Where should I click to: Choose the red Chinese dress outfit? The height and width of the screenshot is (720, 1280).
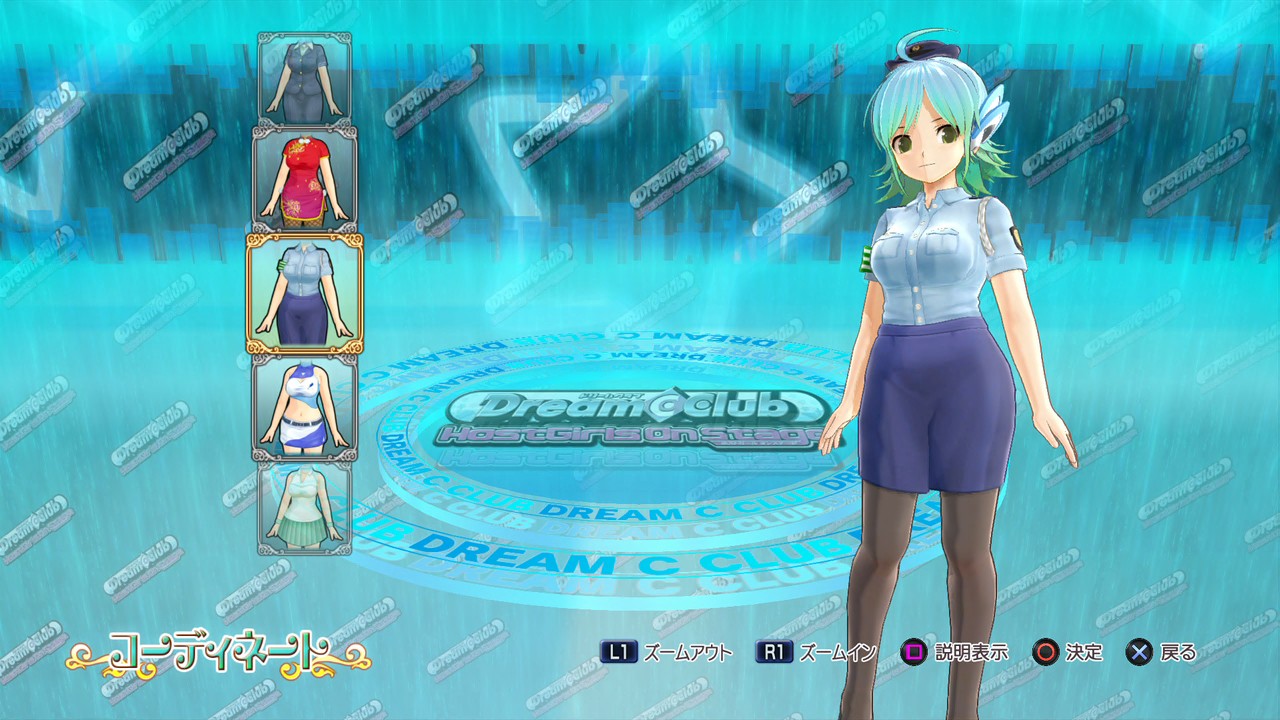(x=305, y=180)
